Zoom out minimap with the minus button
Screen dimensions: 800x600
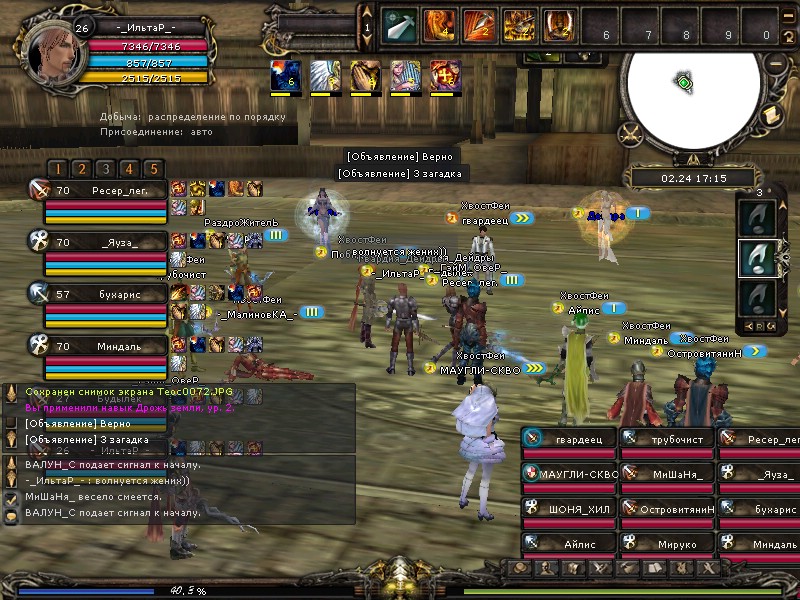tap(775, 62)
